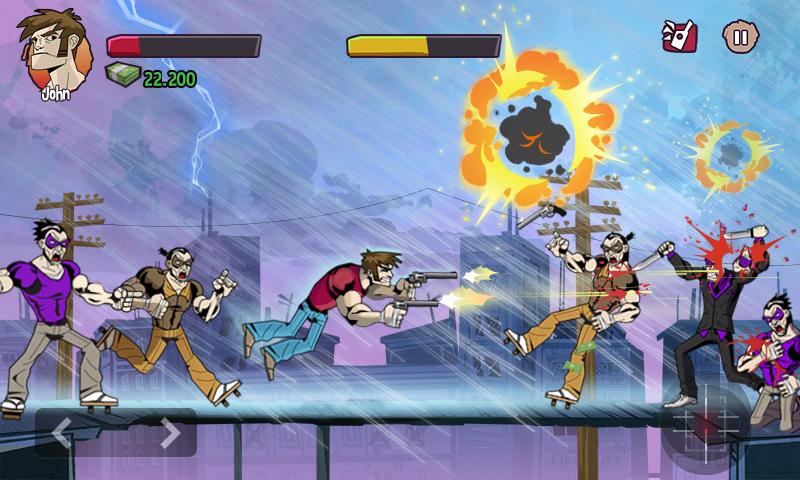
Task: Tap the red whistle special icon
Action: [680, 37]
